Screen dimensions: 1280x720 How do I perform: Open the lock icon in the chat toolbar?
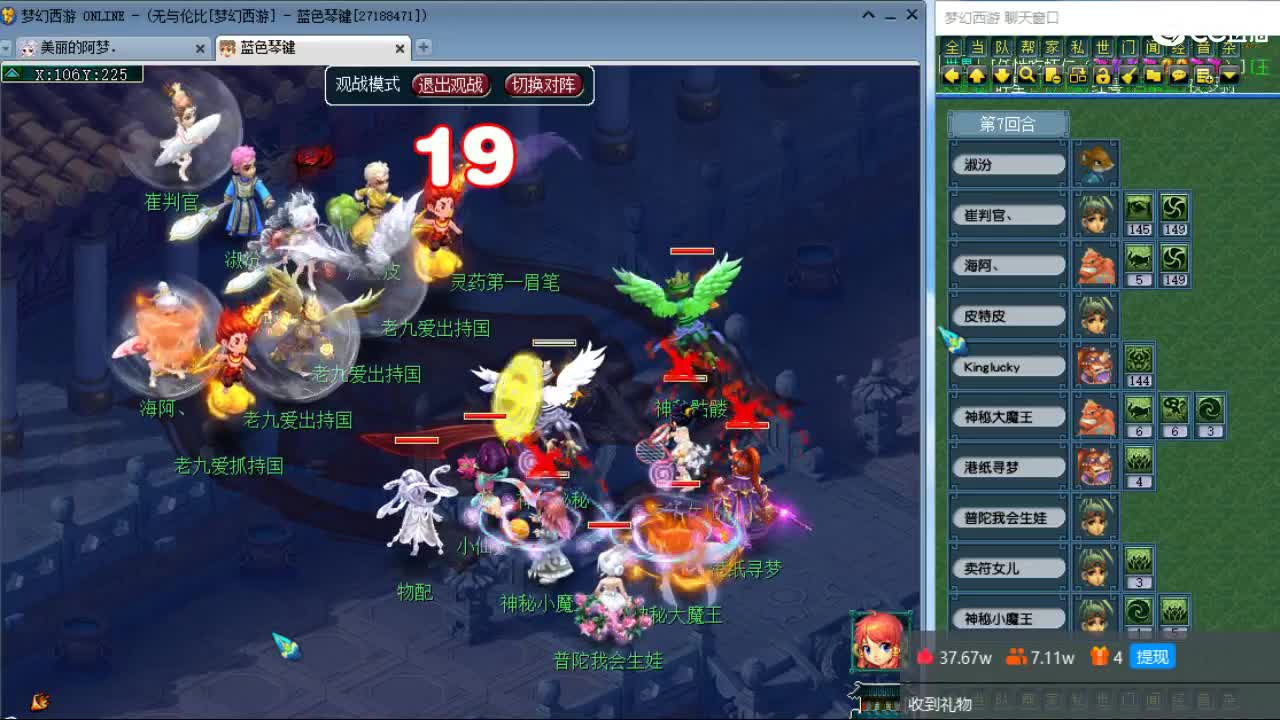(1103, 75)
